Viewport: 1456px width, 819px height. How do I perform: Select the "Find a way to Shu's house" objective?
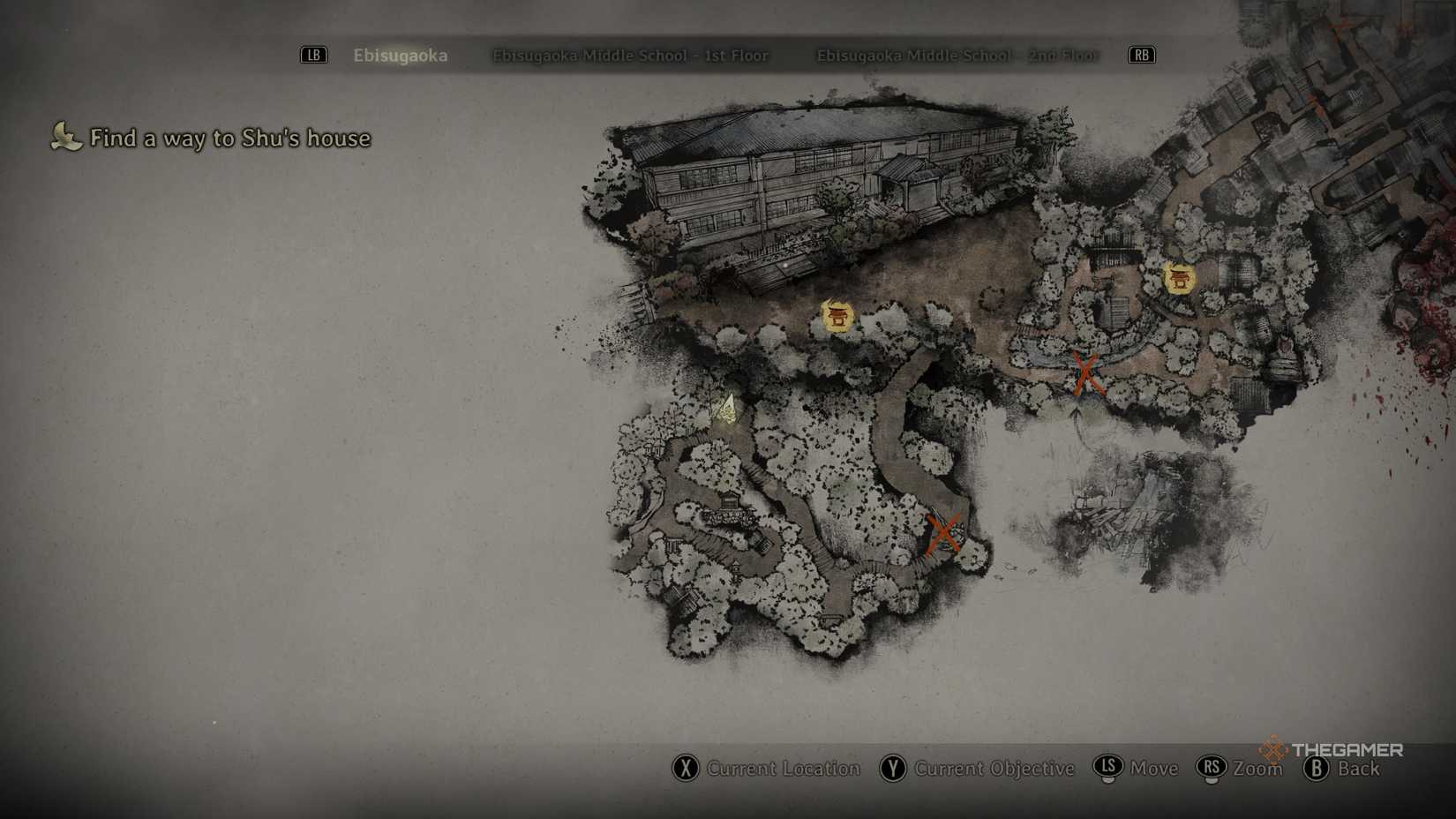(229, 139)
